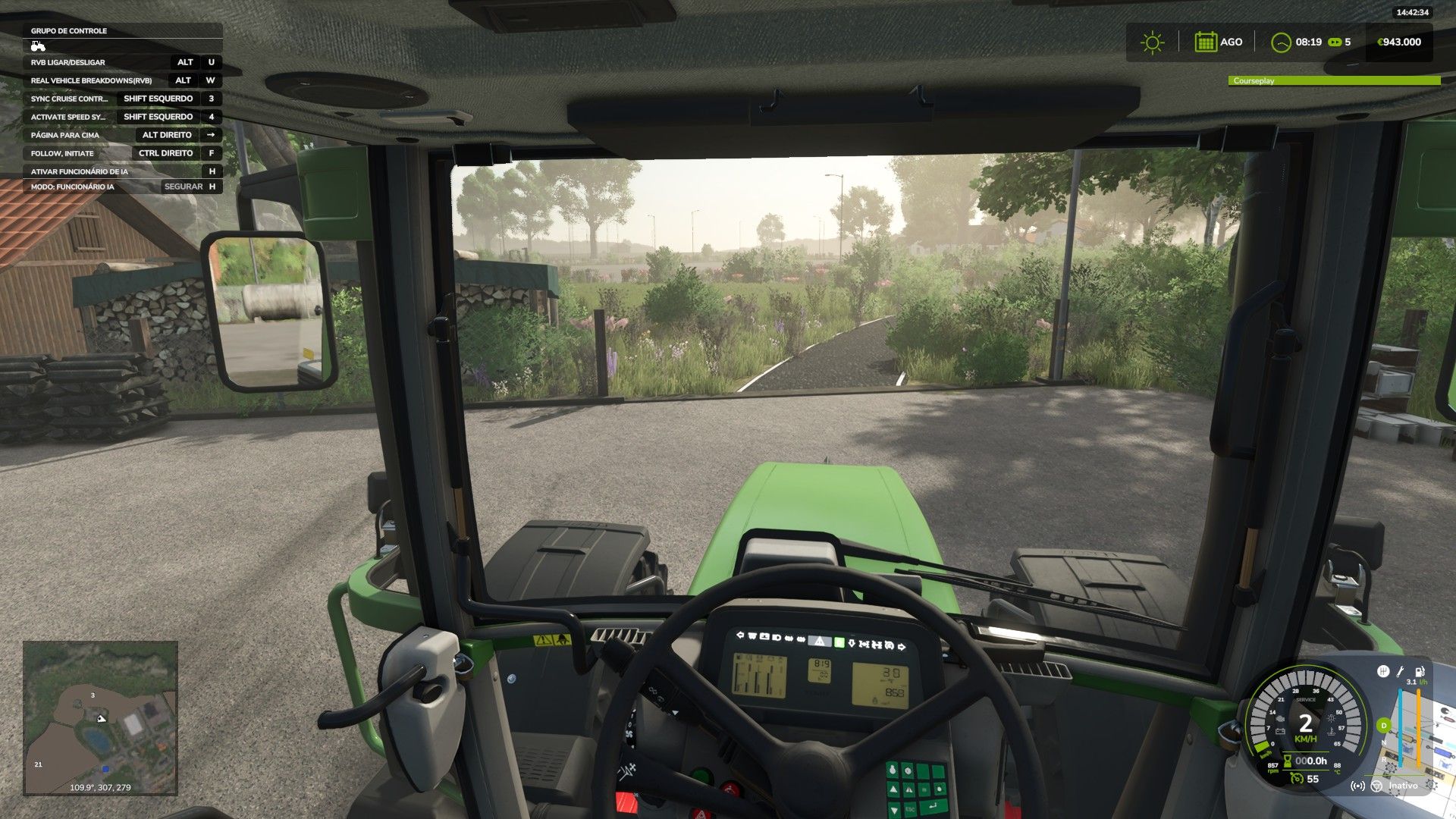The image size is (1456, 819).
Task: Click the tractor icon under Grupo de Controle
Action: point(38,46)
